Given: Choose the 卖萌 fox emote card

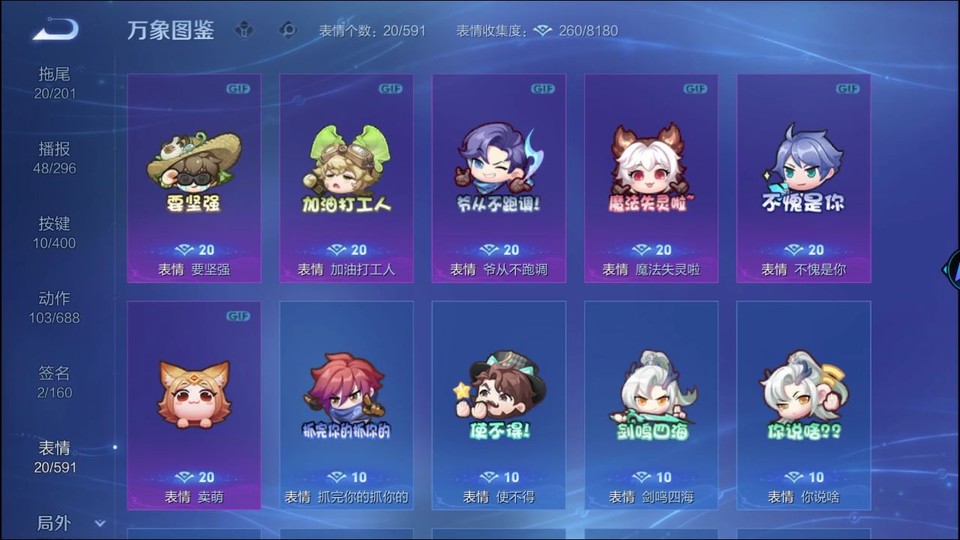Looking at the screenshot, I should 194,405.
